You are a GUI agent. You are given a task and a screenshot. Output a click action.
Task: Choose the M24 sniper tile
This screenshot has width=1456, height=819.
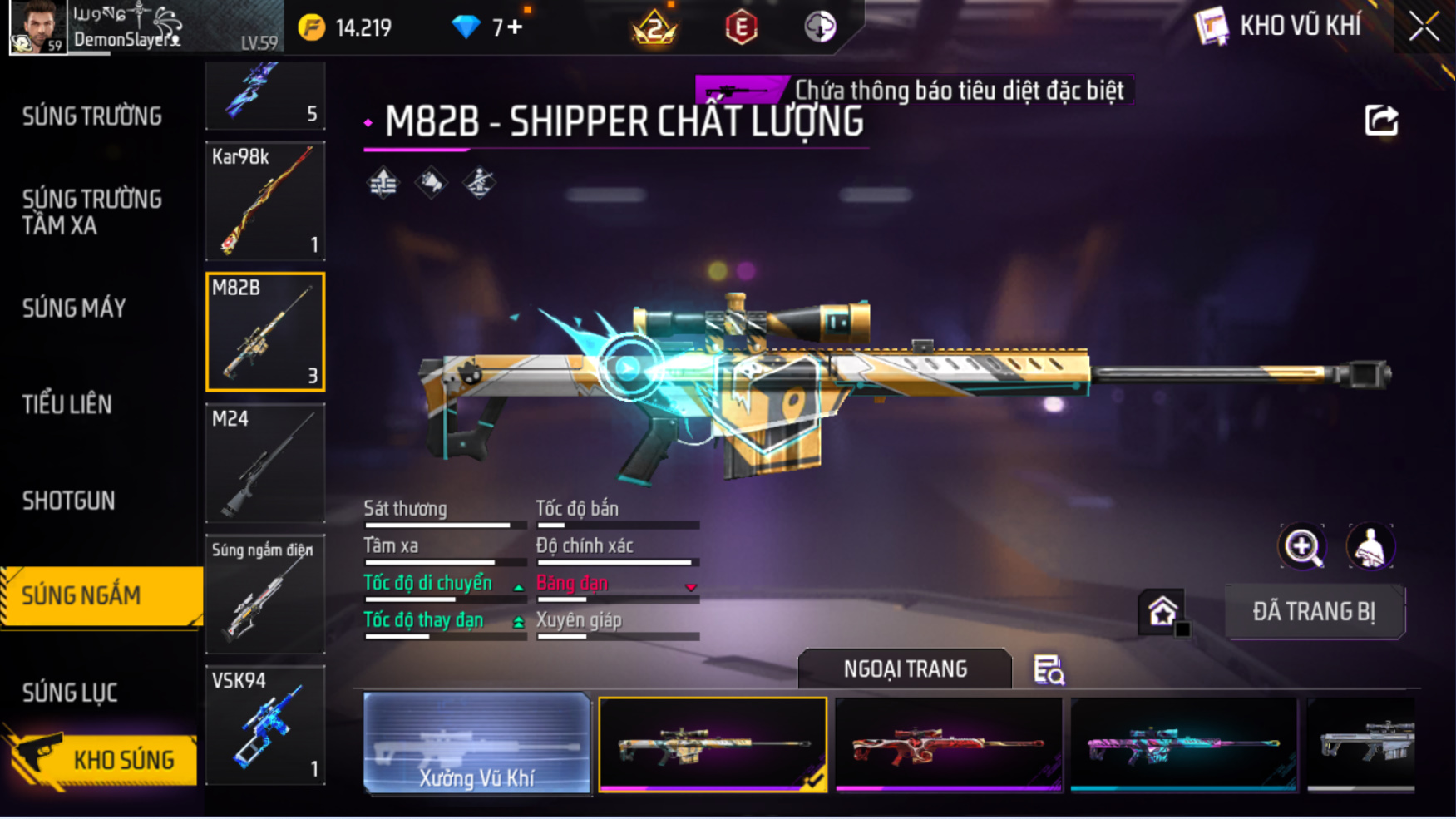[265, 463]
